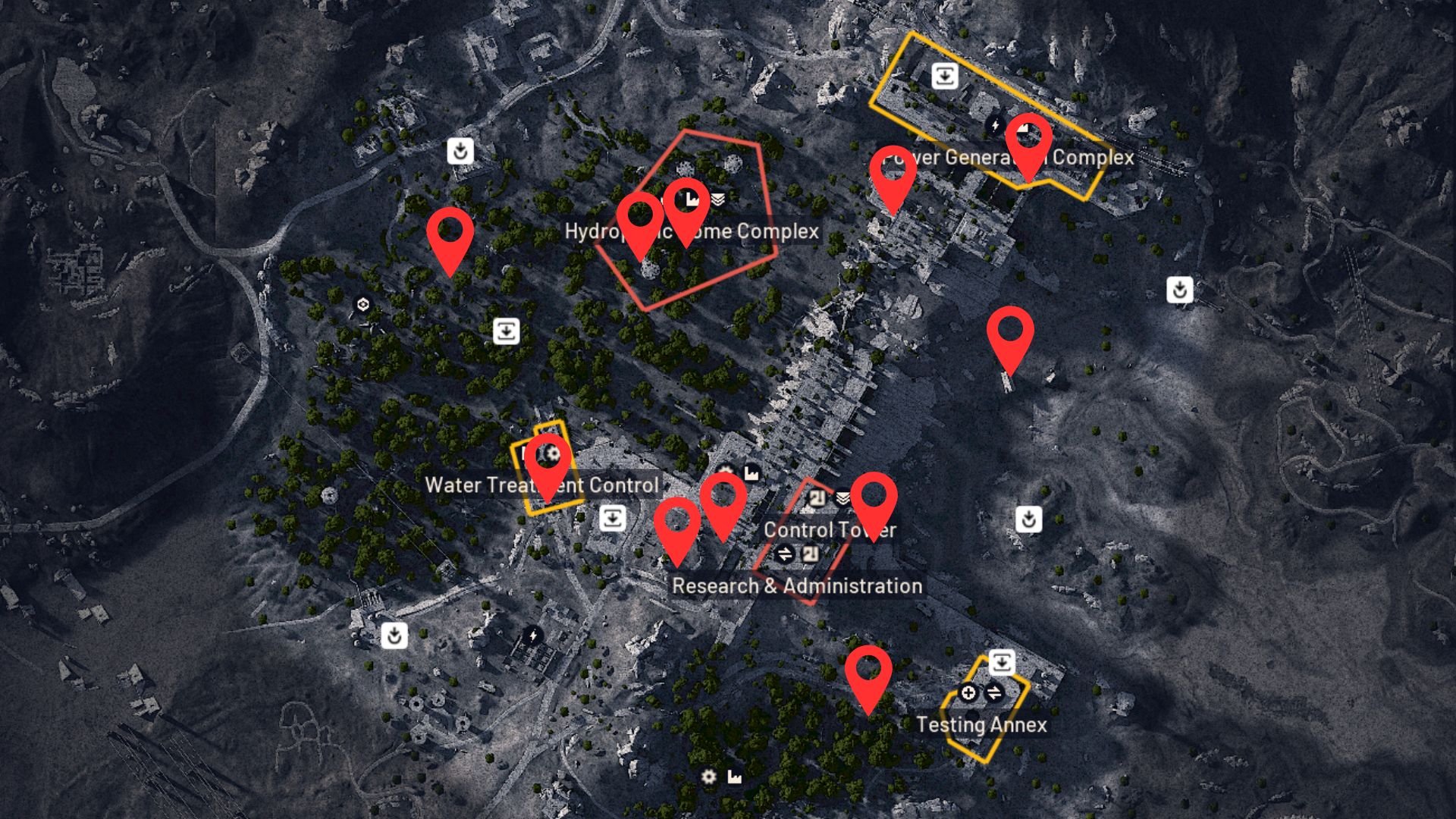Select the exchange arrows icon in Research & Administration

[x=785, y=555]
